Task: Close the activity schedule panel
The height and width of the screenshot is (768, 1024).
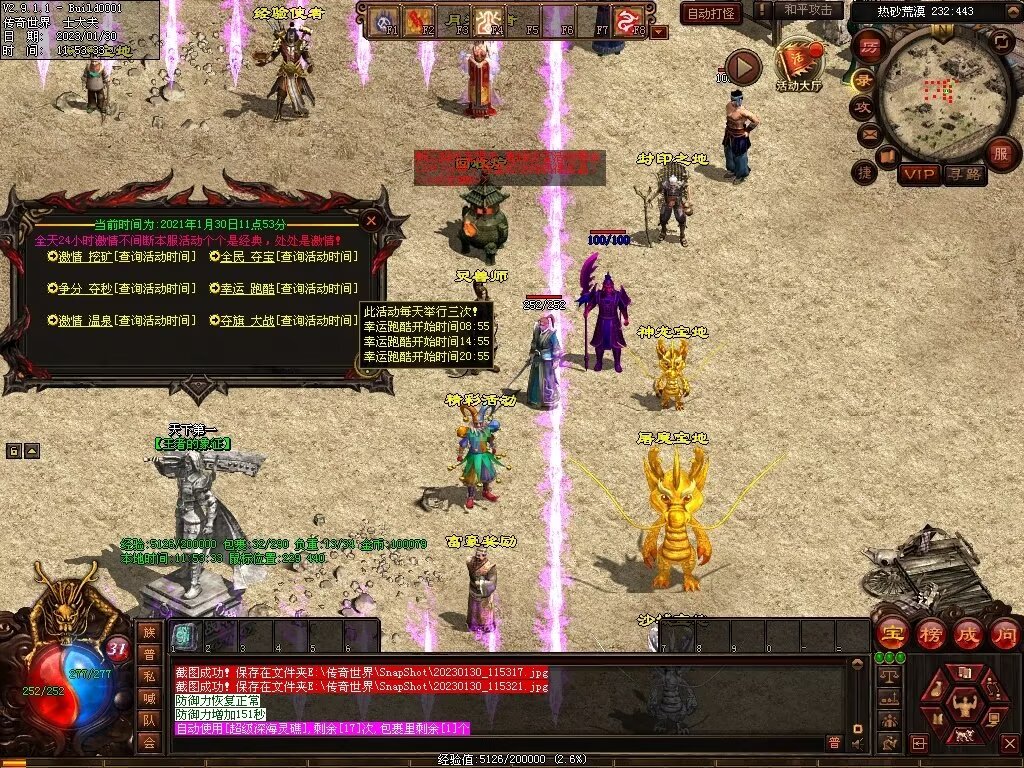Action: [371, 219]
